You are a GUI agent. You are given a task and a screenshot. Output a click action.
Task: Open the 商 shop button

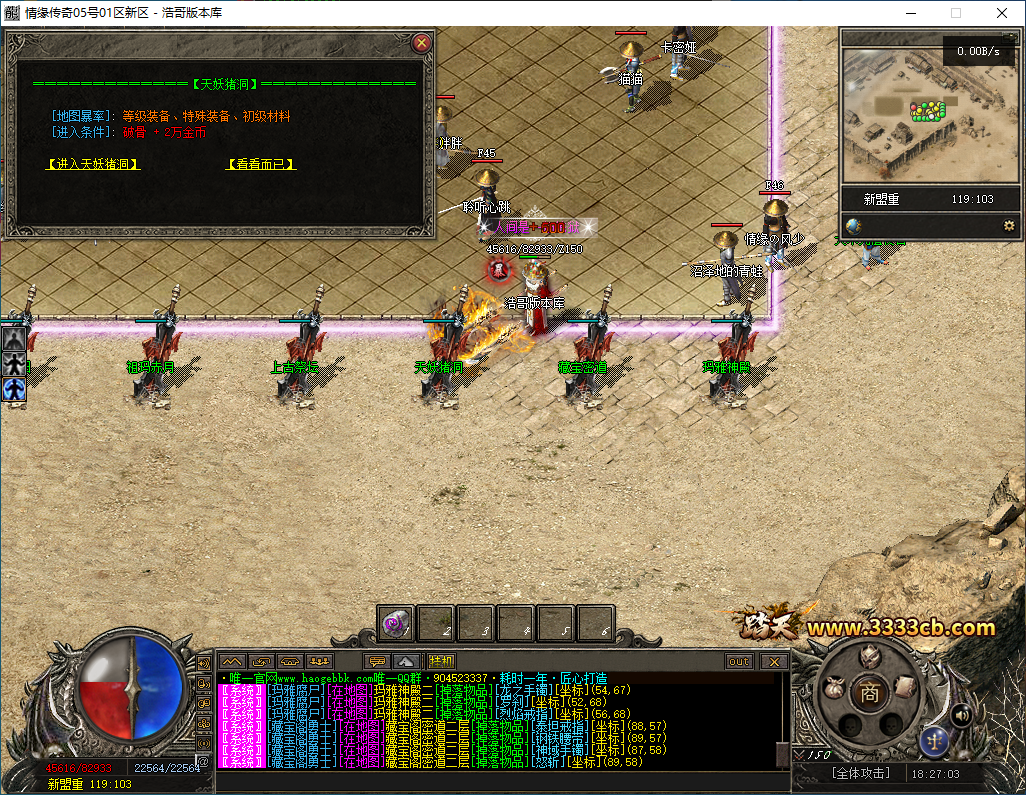pos(870,691)
